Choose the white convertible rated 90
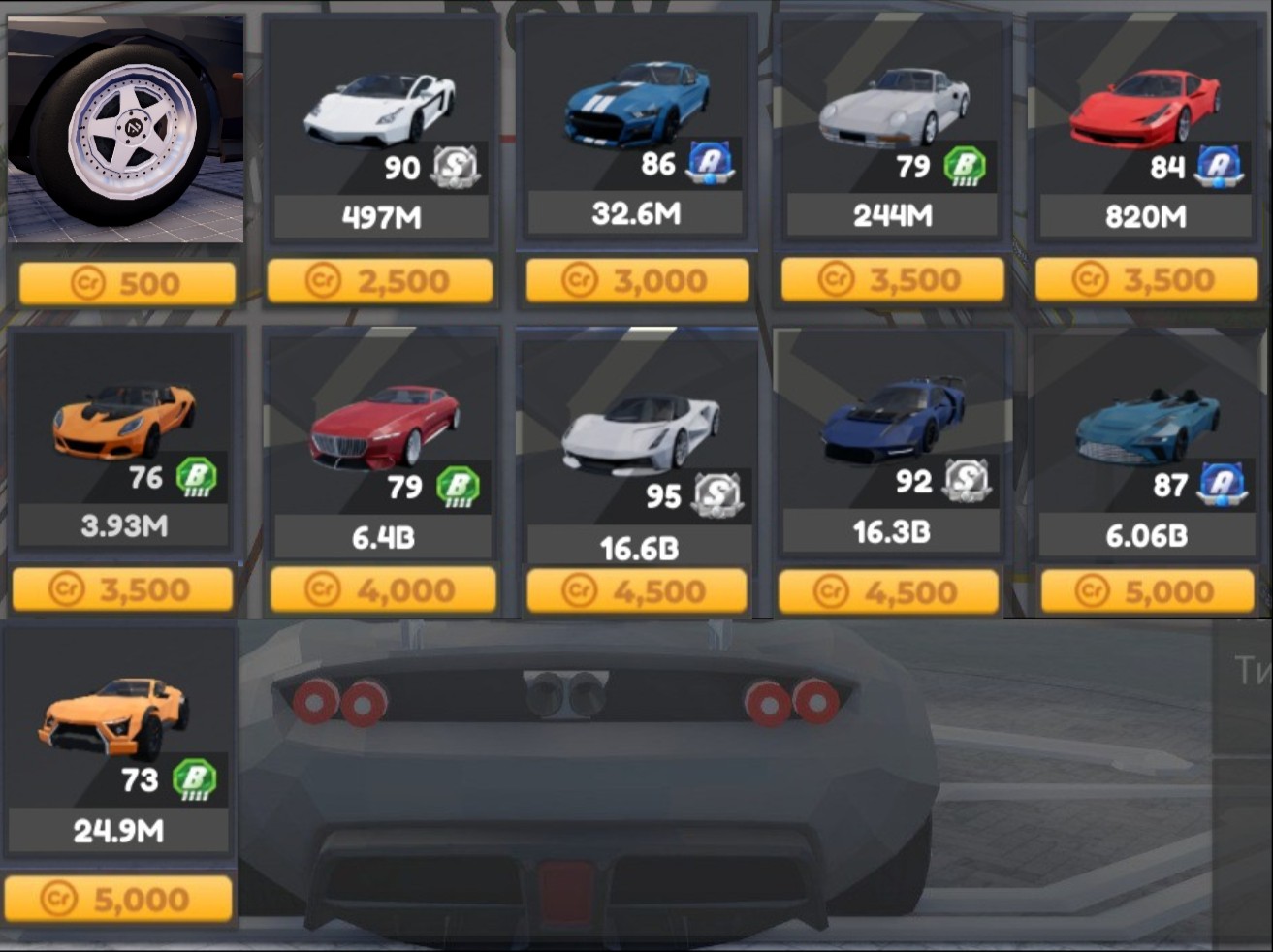The height and width of the screenshot is (952, 1273). click(380, 128)
